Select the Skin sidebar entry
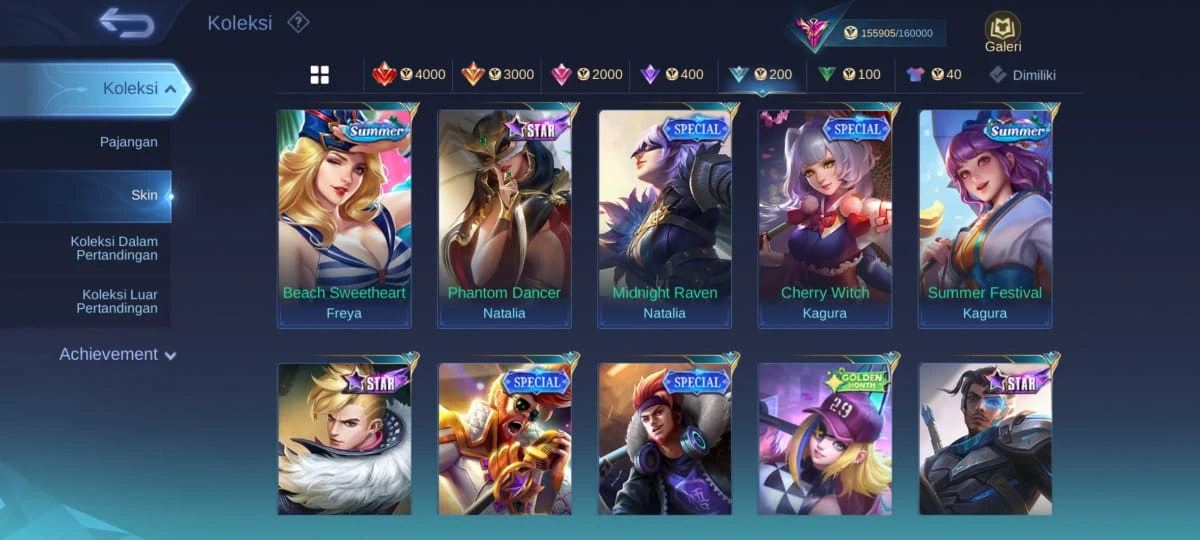 pos(144,195)
